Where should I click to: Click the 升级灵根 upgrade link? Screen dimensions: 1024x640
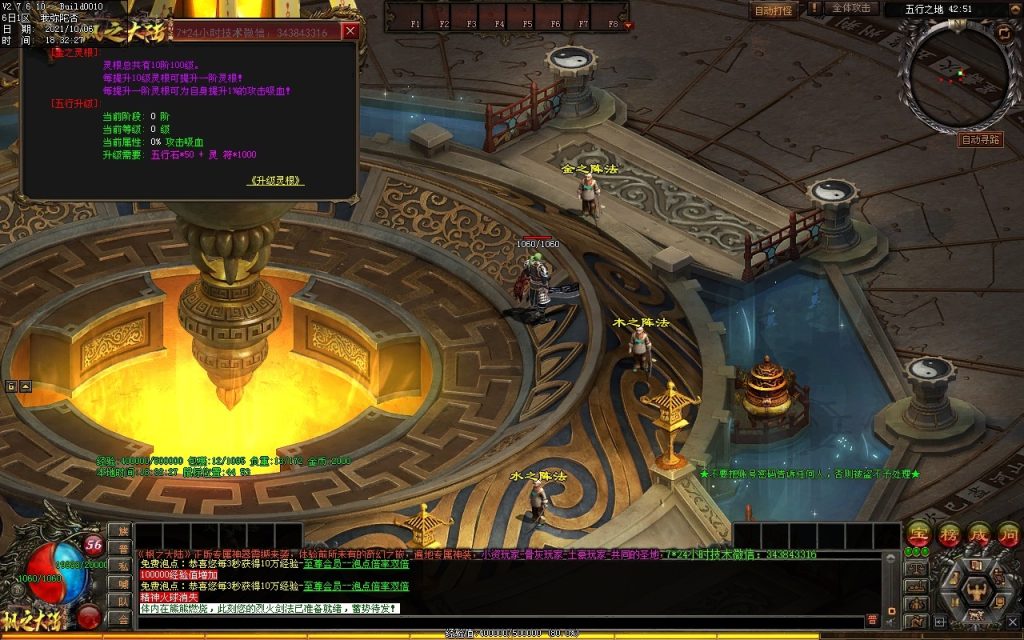[276, 181]
